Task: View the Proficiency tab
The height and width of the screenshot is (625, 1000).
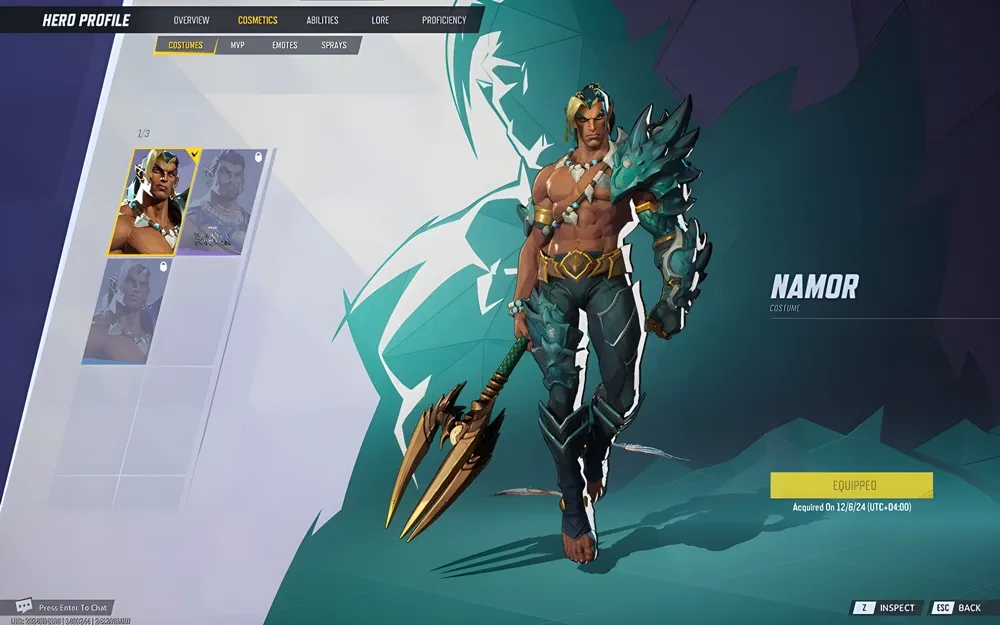Action: tap(444, 20)
